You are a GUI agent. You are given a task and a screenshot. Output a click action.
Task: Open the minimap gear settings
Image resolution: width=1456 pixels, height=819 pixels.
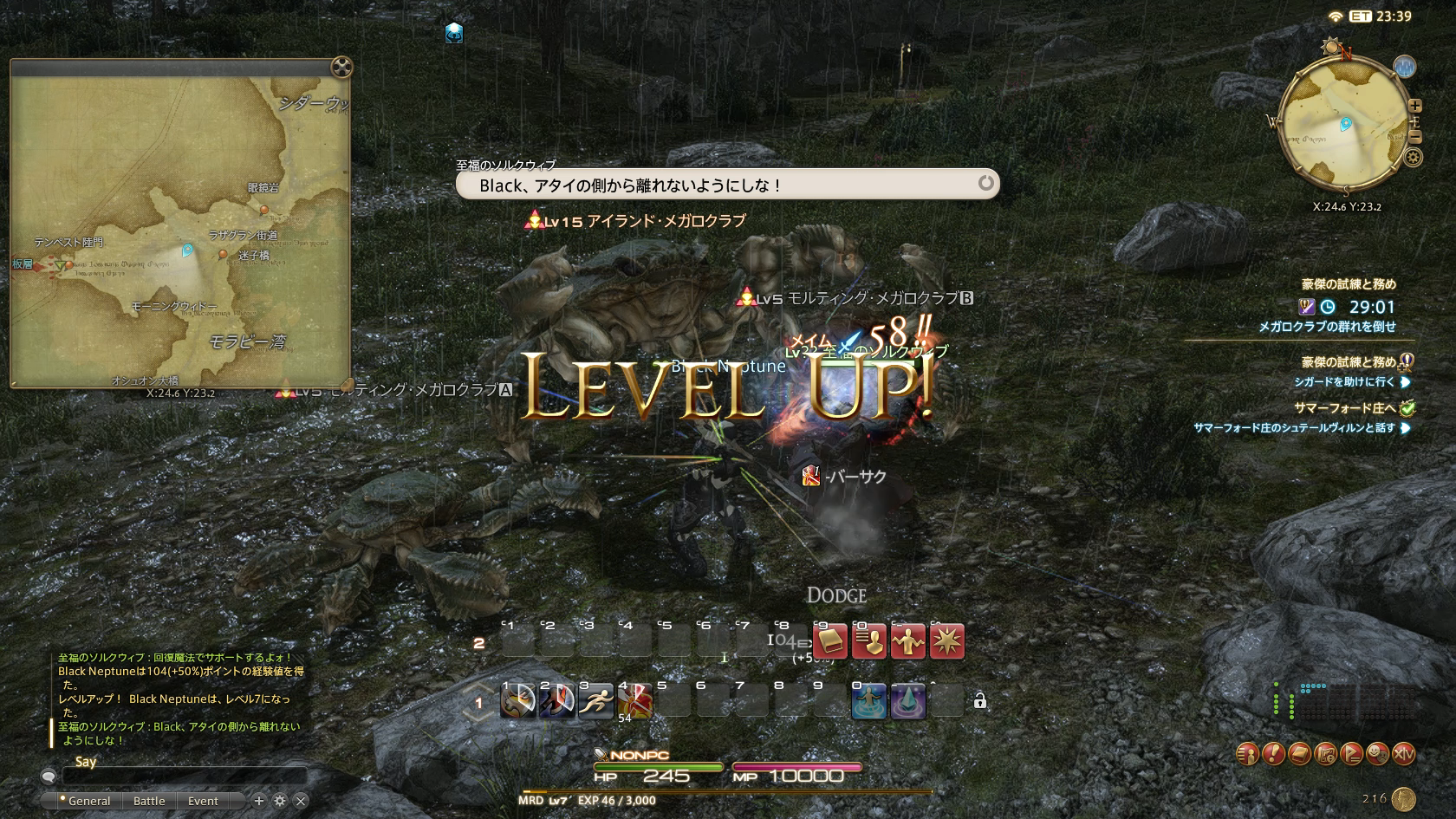click(1413, 158)
